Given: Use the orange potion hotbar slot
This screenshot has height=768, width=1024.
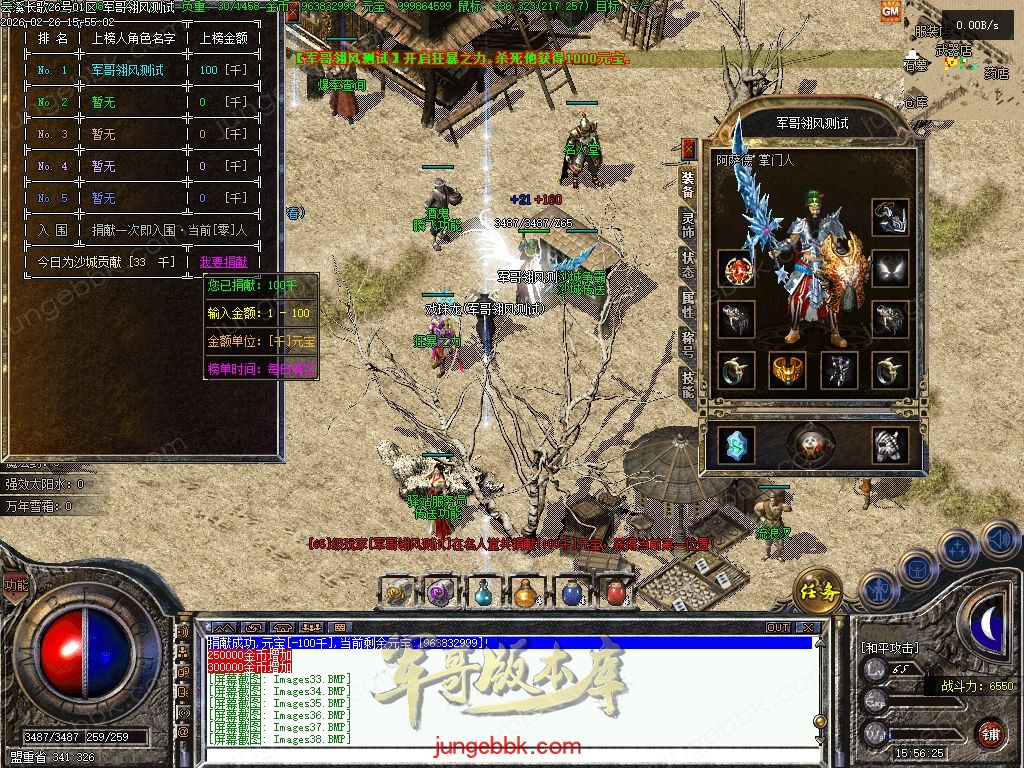Looking at the screenshot, I should point(525,593).
